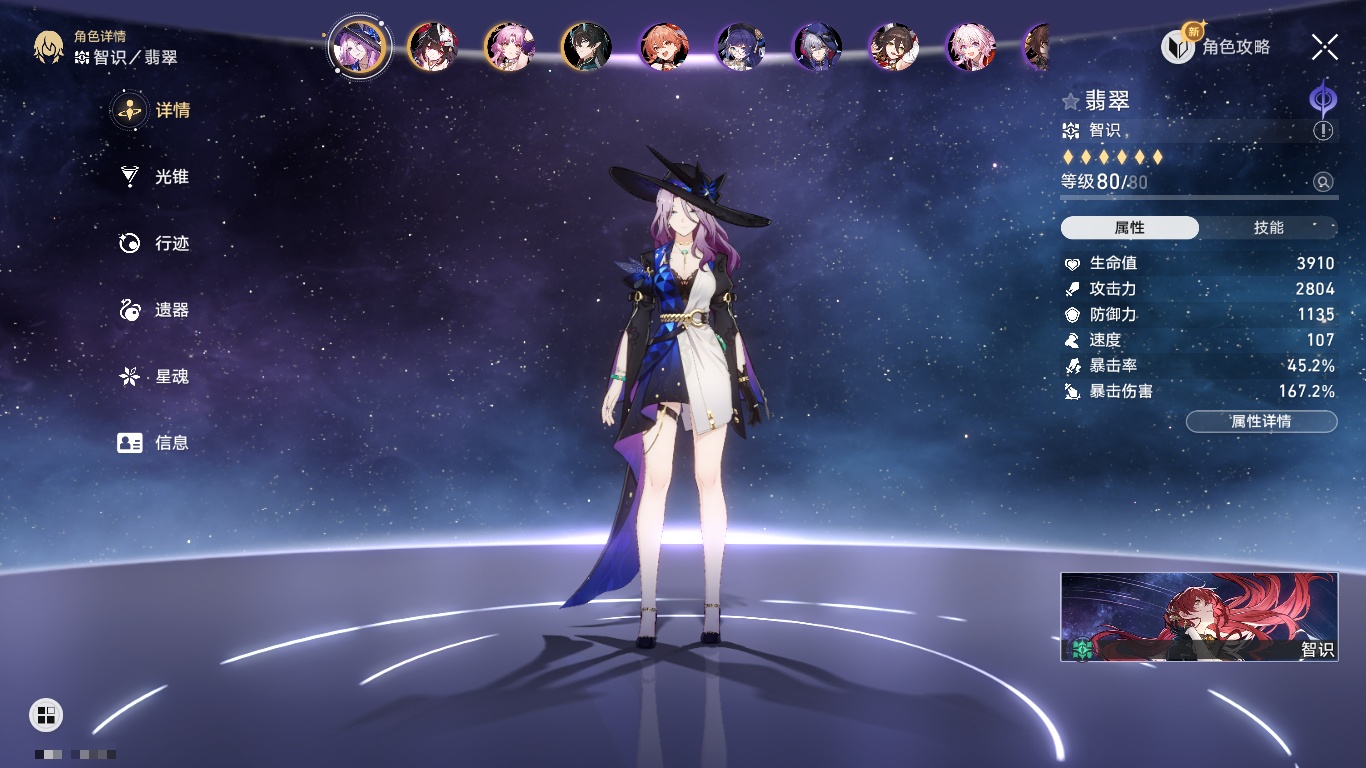This screenshot has height=768, width=1366.
Task: Switch to the 属性 attributes tab
Action: pyautogui.click(x=1130, y=228)
